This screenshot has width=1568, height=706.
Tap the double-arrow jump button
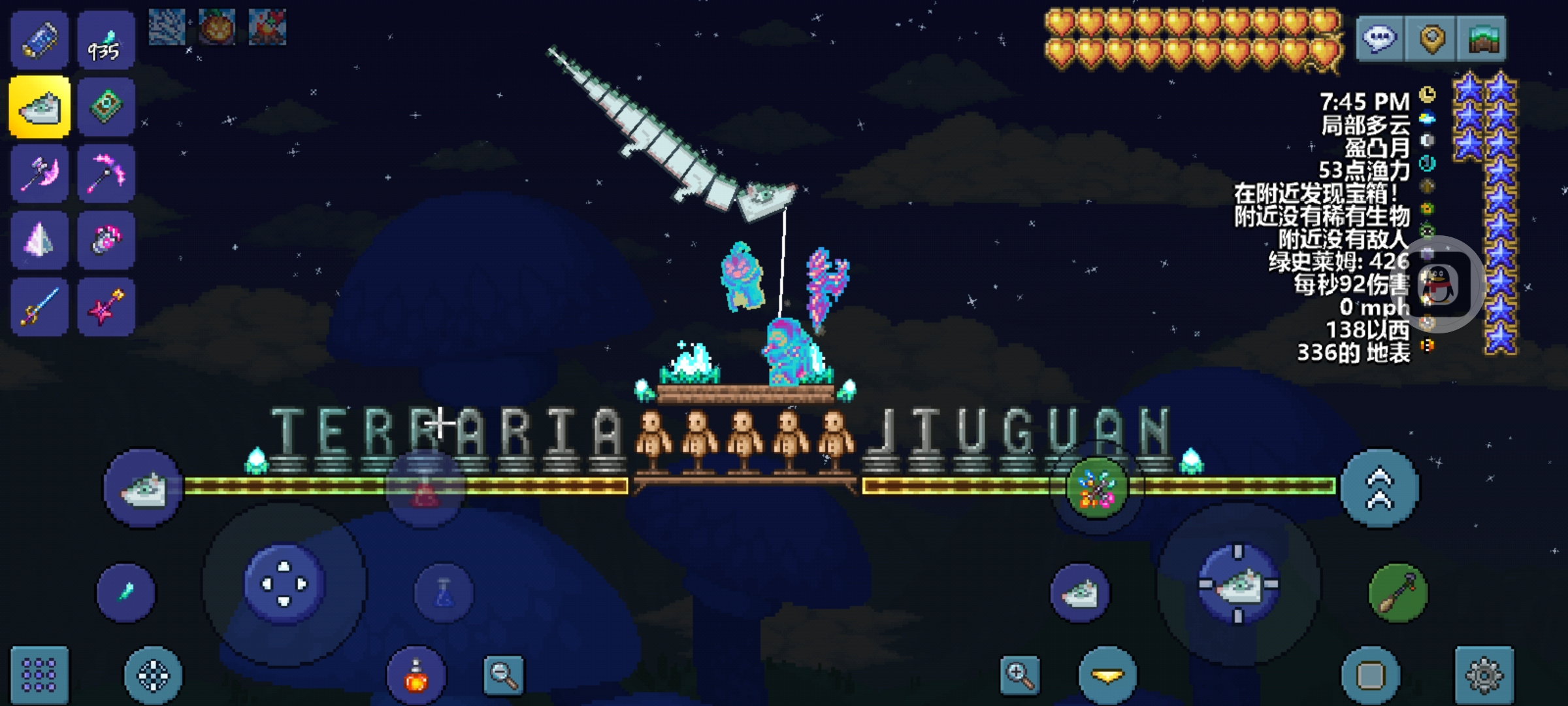click(x=1379, y=488)
